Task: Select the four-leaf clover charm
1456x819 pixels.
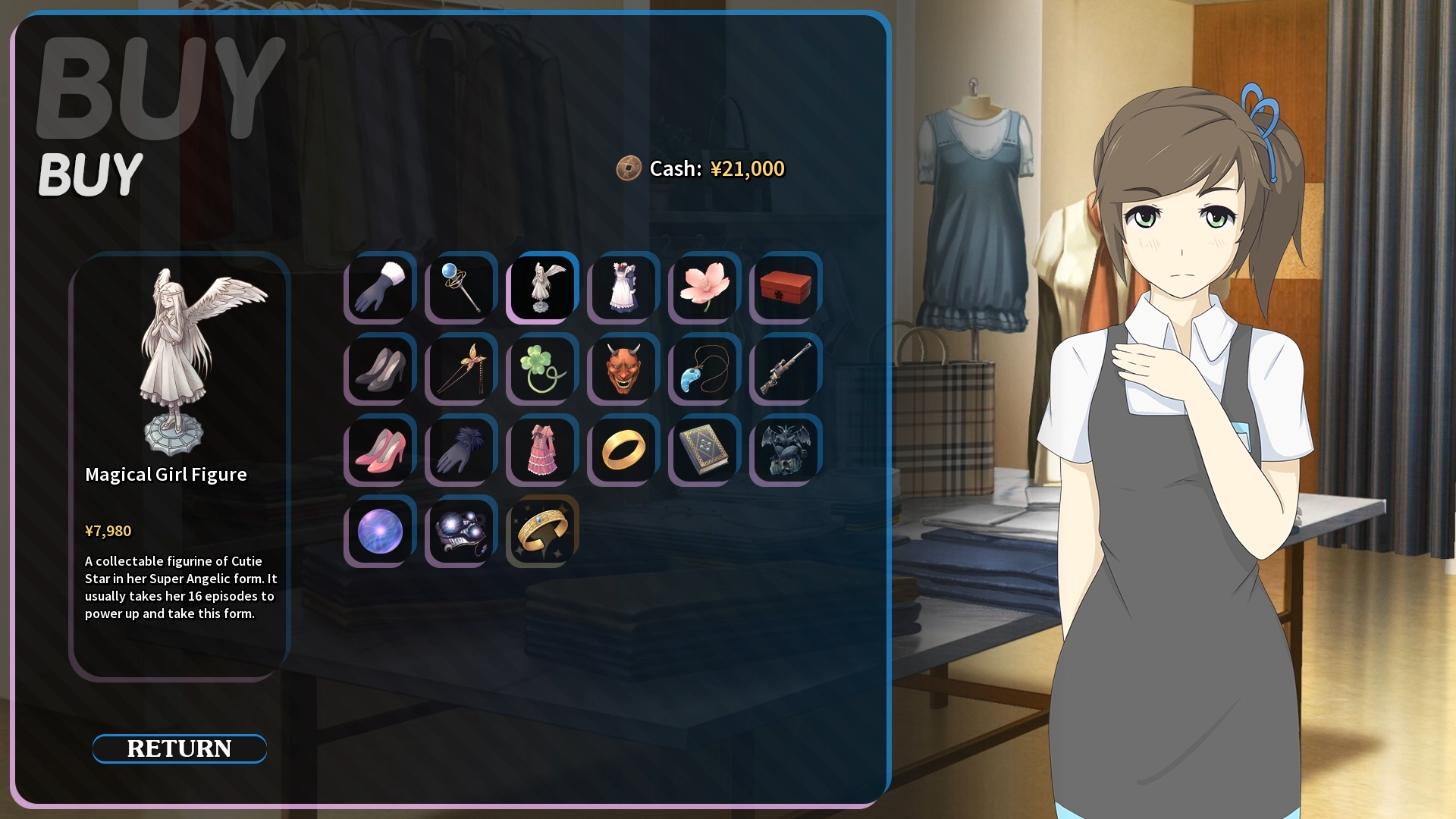Action: click(541, 369)
